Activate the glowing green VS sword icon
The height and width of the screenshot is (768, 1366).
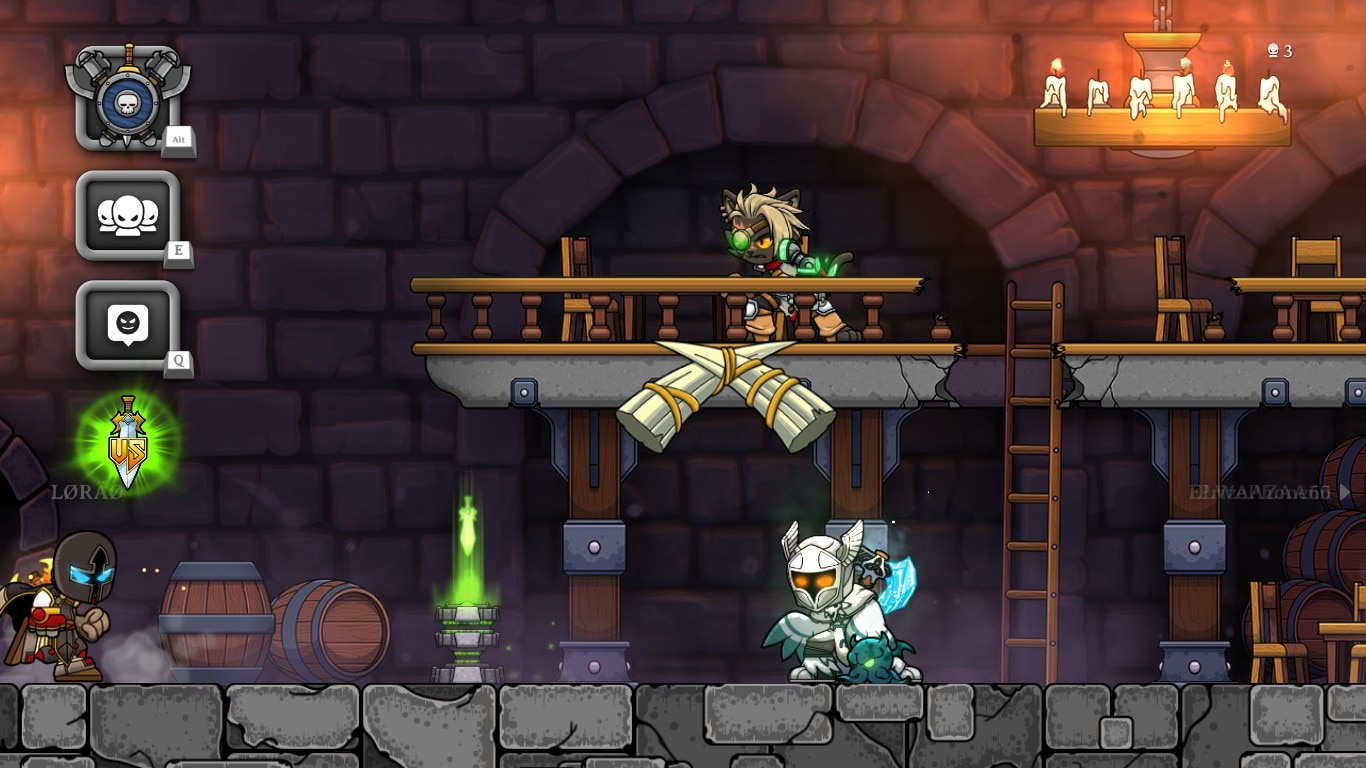pos(128,440)
